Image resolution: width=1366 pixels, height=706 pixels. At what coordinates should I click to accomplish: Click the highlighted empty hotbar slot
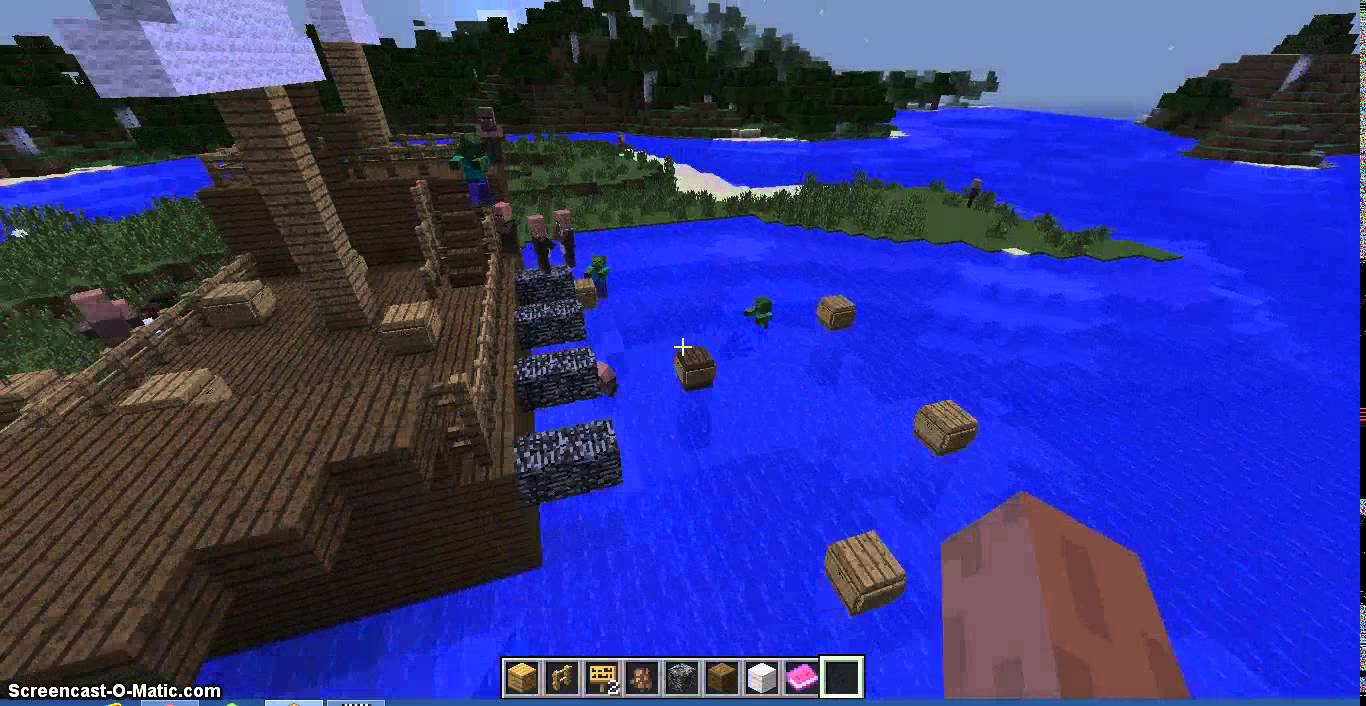(x=842, y=678)
